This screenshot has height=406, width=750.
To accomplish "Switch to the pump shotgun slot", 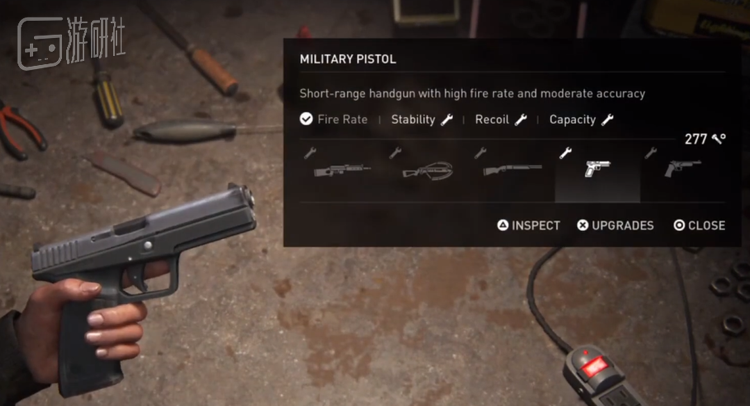I will 512,170.
